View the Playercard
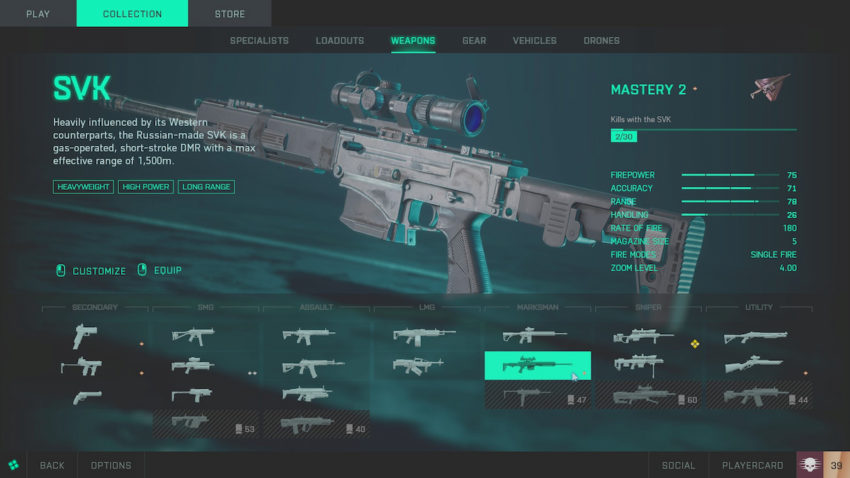Screen dimensions: 850x478 pos(752,465)
